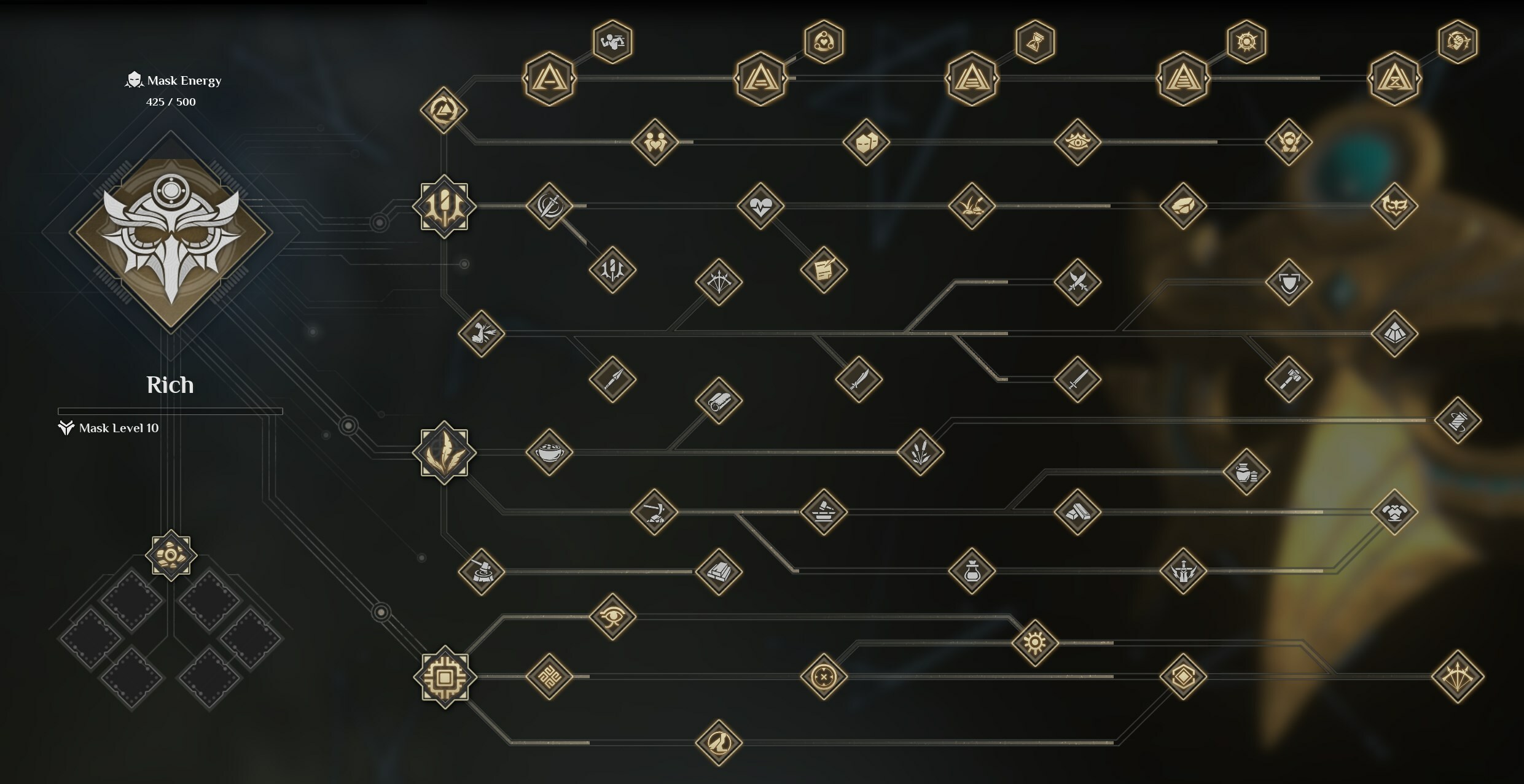
Task: Toggle the footprint tracking node at bottom
Action: pyautogui.click(x=719, y=743)
